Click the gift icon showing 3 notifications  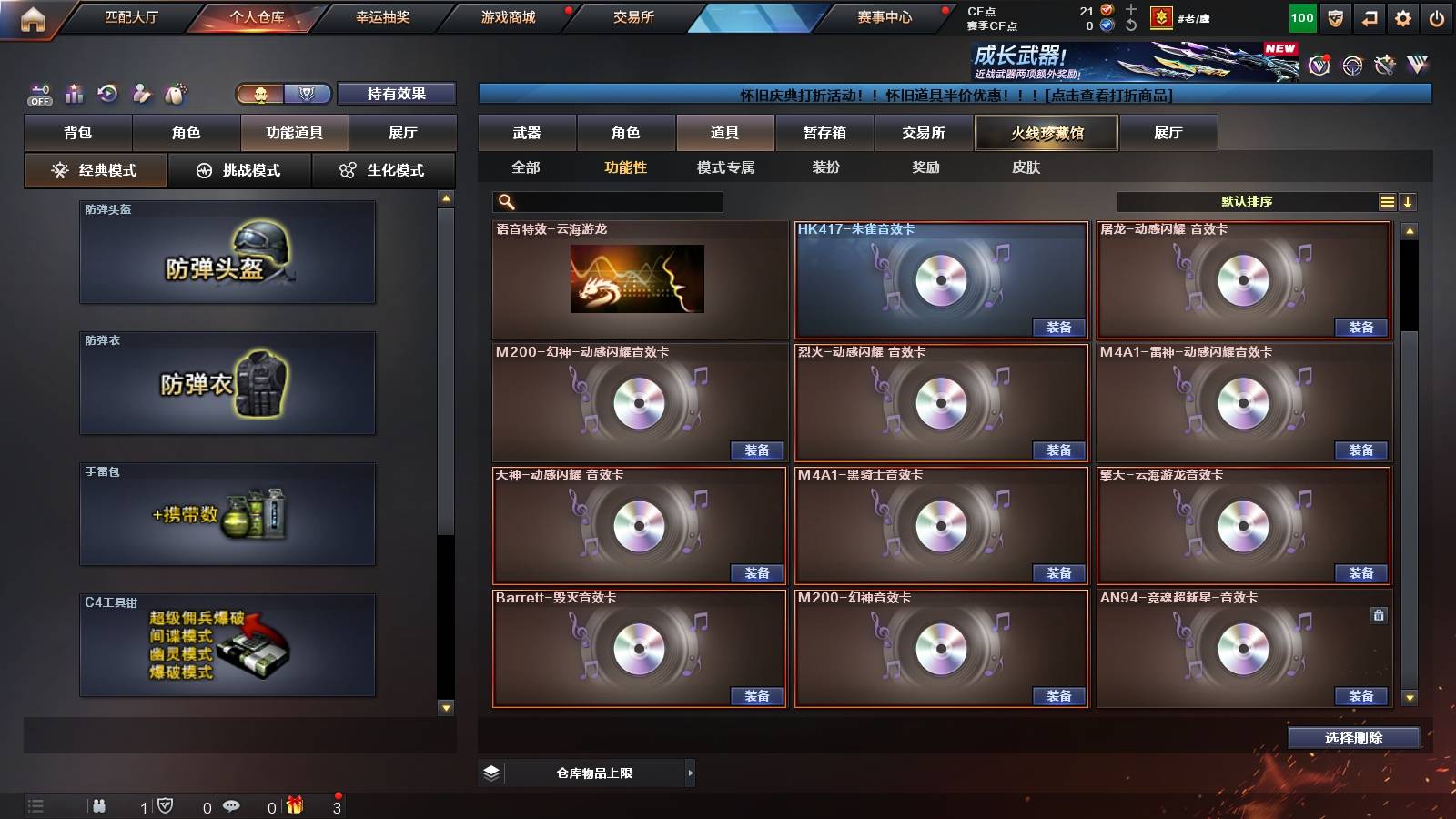coord(294,804)
